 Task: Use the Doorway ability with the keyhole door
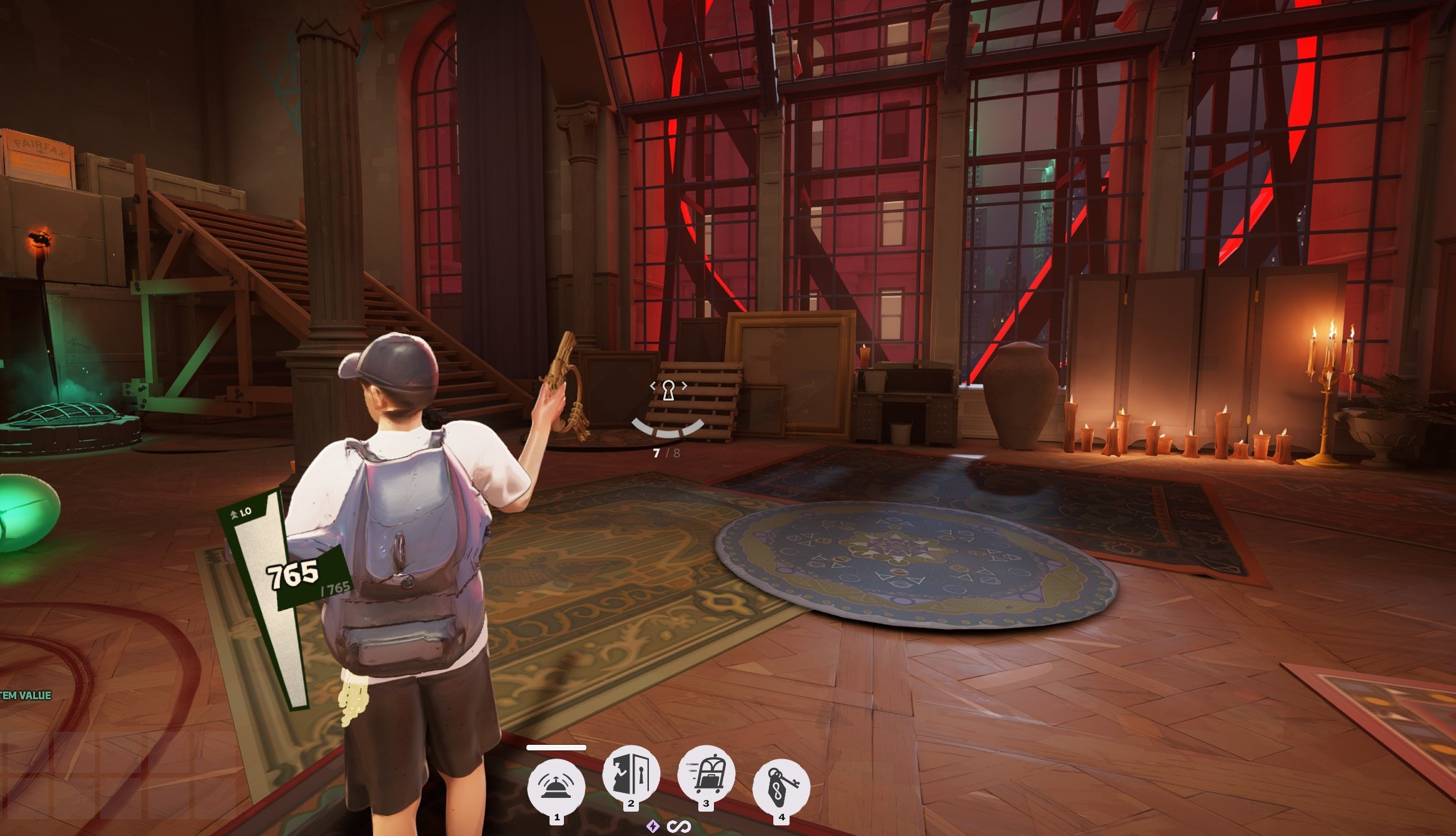click(631, 774)
